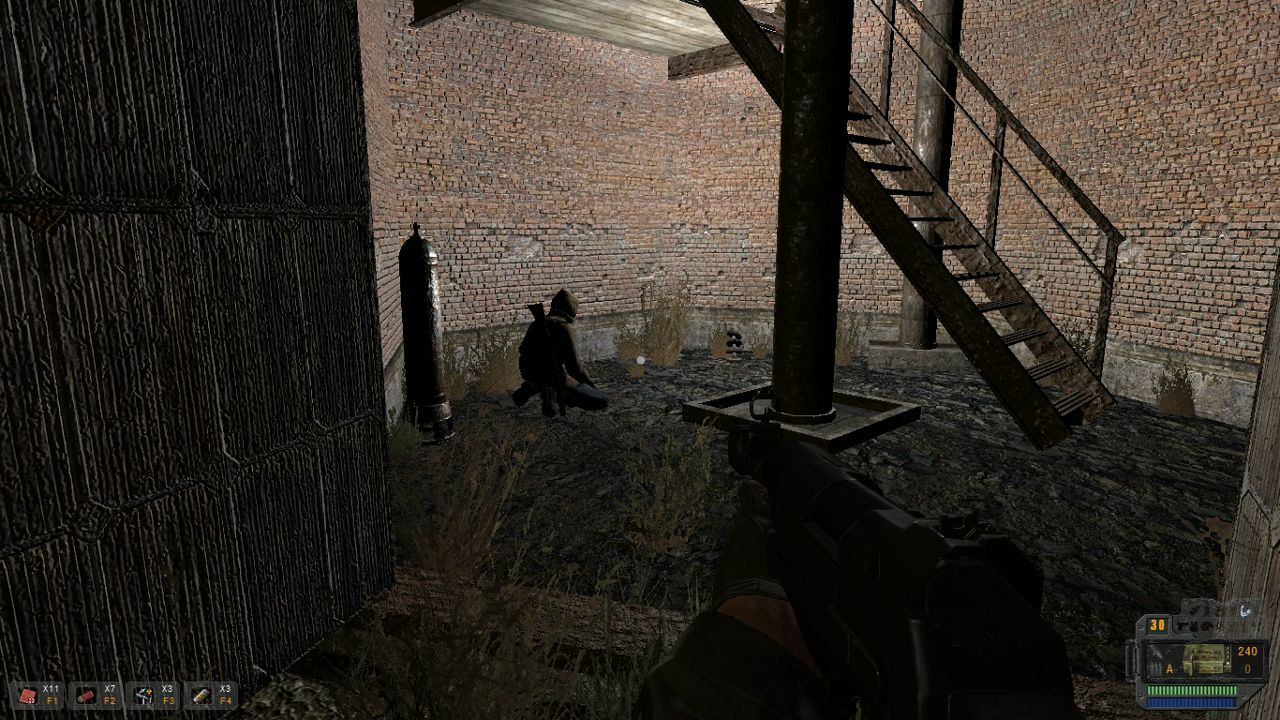This screenshot has width=1280, height=720.
Task: Select the toolkit item in the F3 slot
Action: coord(142,695)
